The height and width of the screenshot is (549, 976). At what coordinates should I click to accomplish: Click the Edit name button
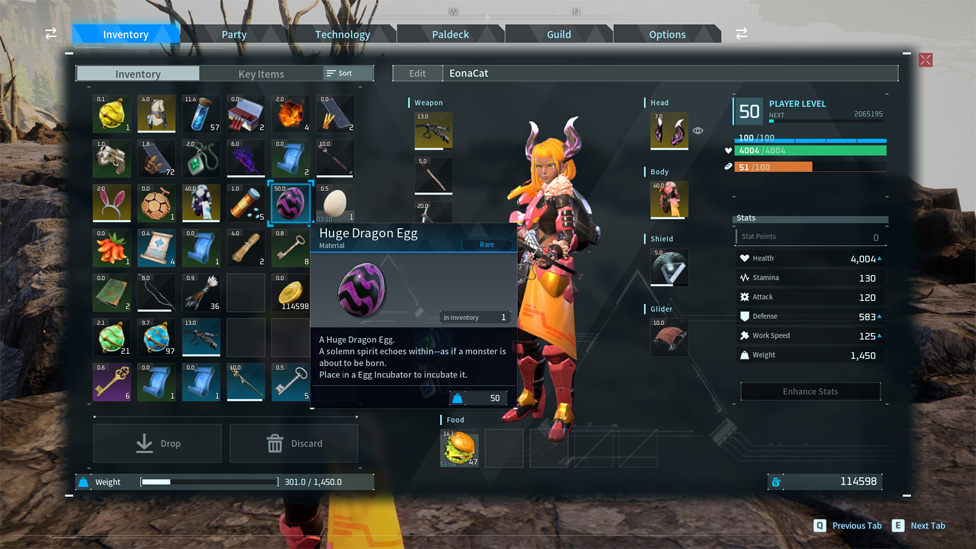click(417, 73)
